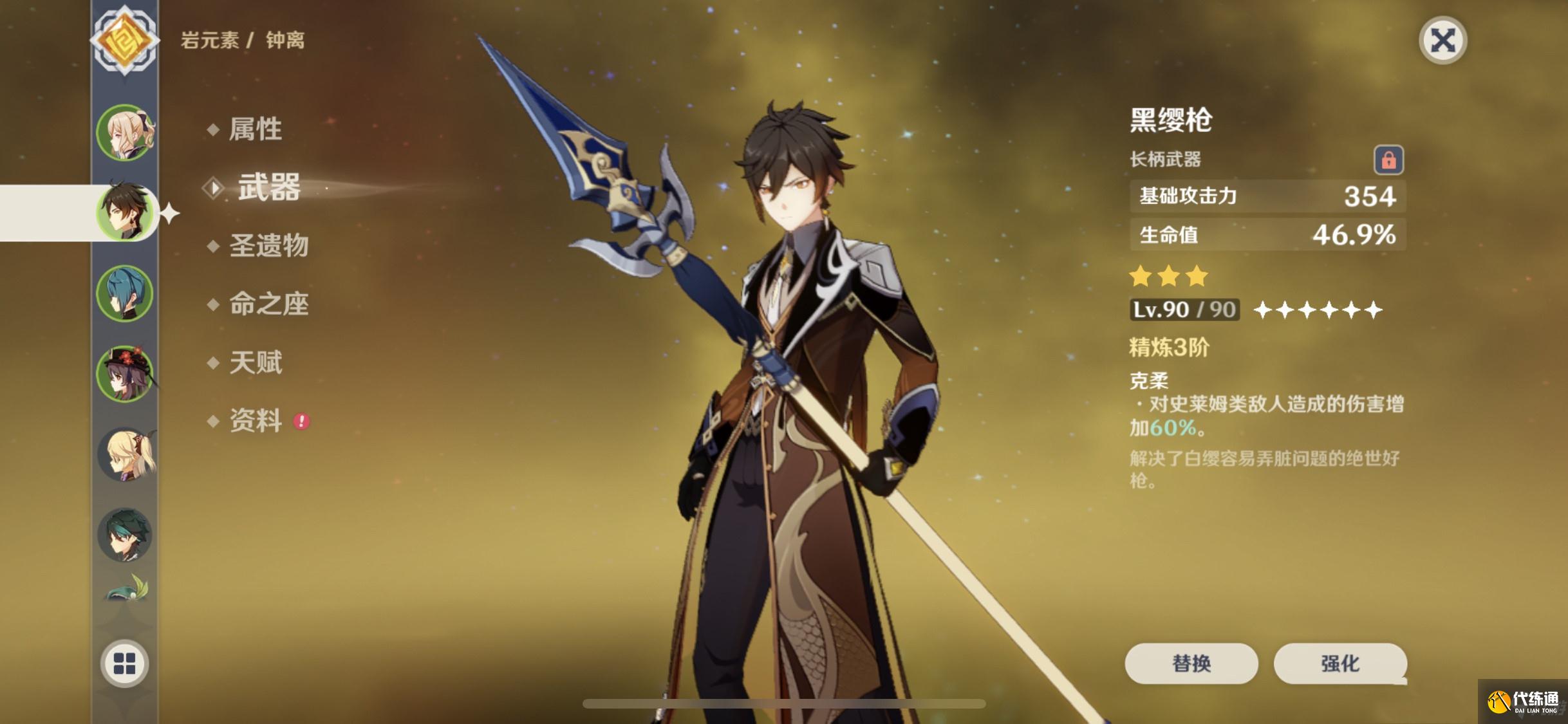Click the 强化 enhance weapon button
The image size is (1568, 724).
point(1339,663)
